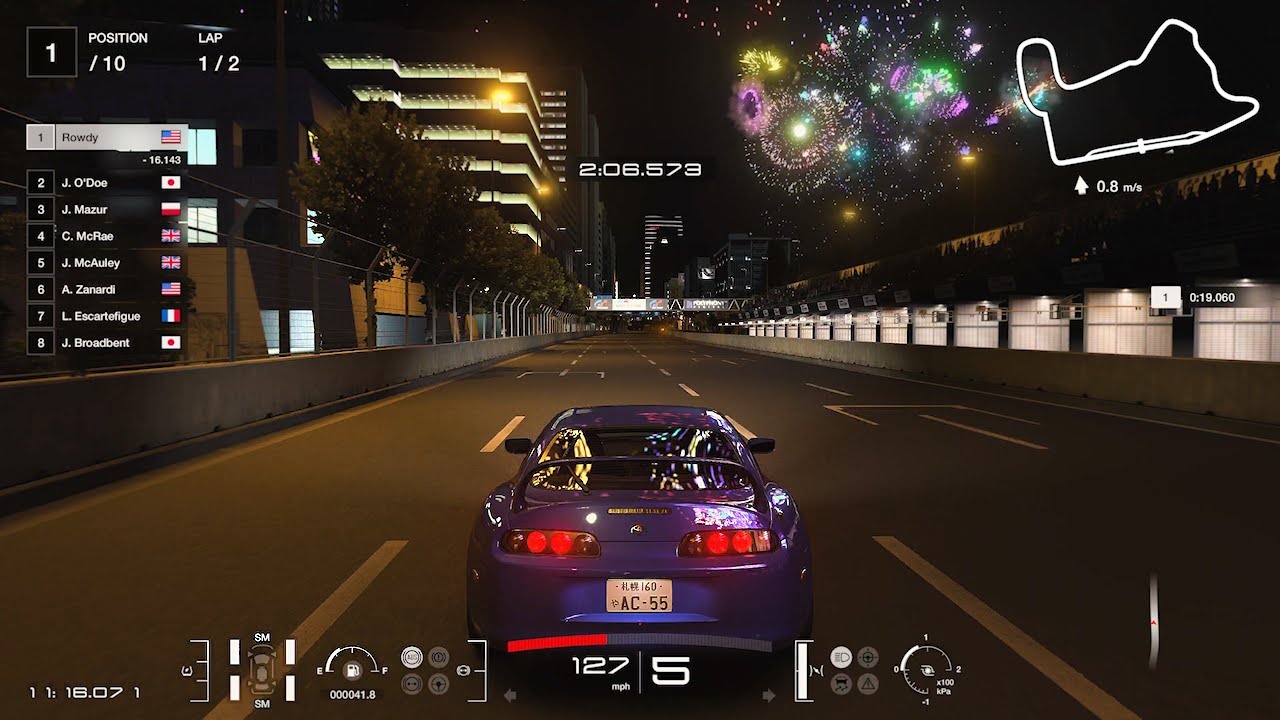Select J. O'Doe in the leaderboard
Image resolution: width=1280 pixels, height=720 pixels.
click(107, 183)
